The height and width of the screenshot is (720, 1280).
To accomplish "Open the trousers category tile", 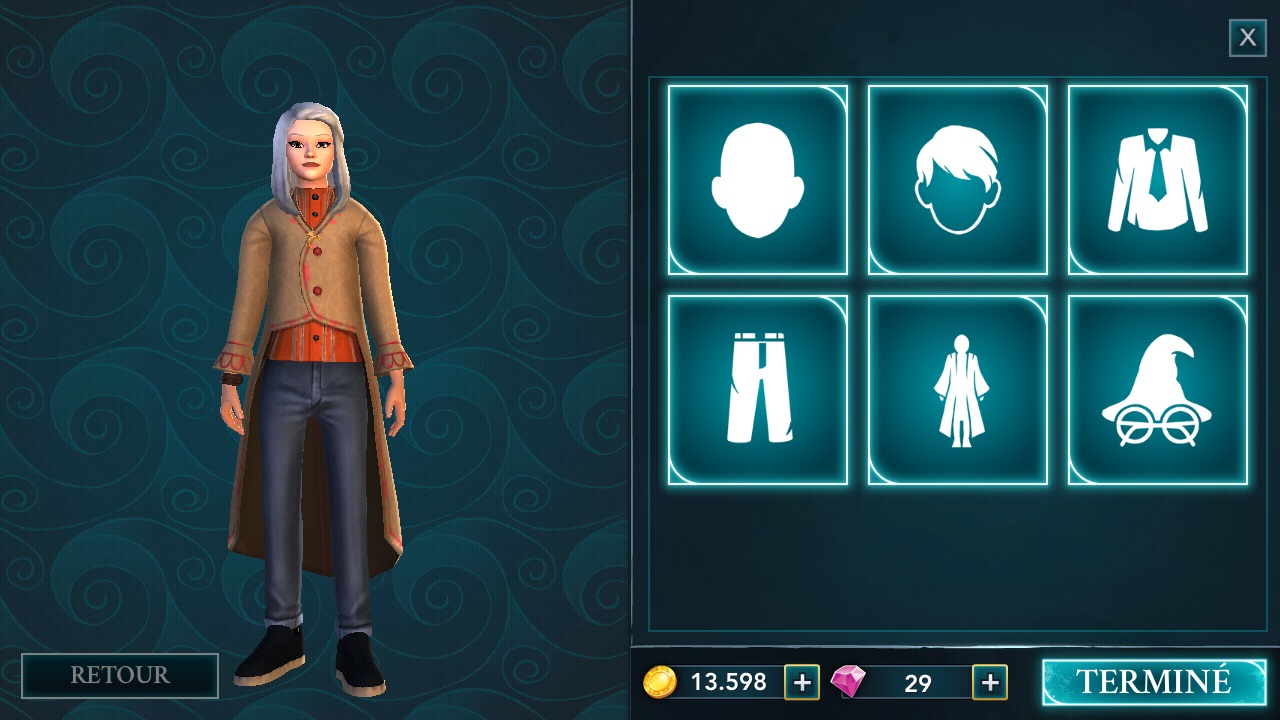I will point(757,390).
